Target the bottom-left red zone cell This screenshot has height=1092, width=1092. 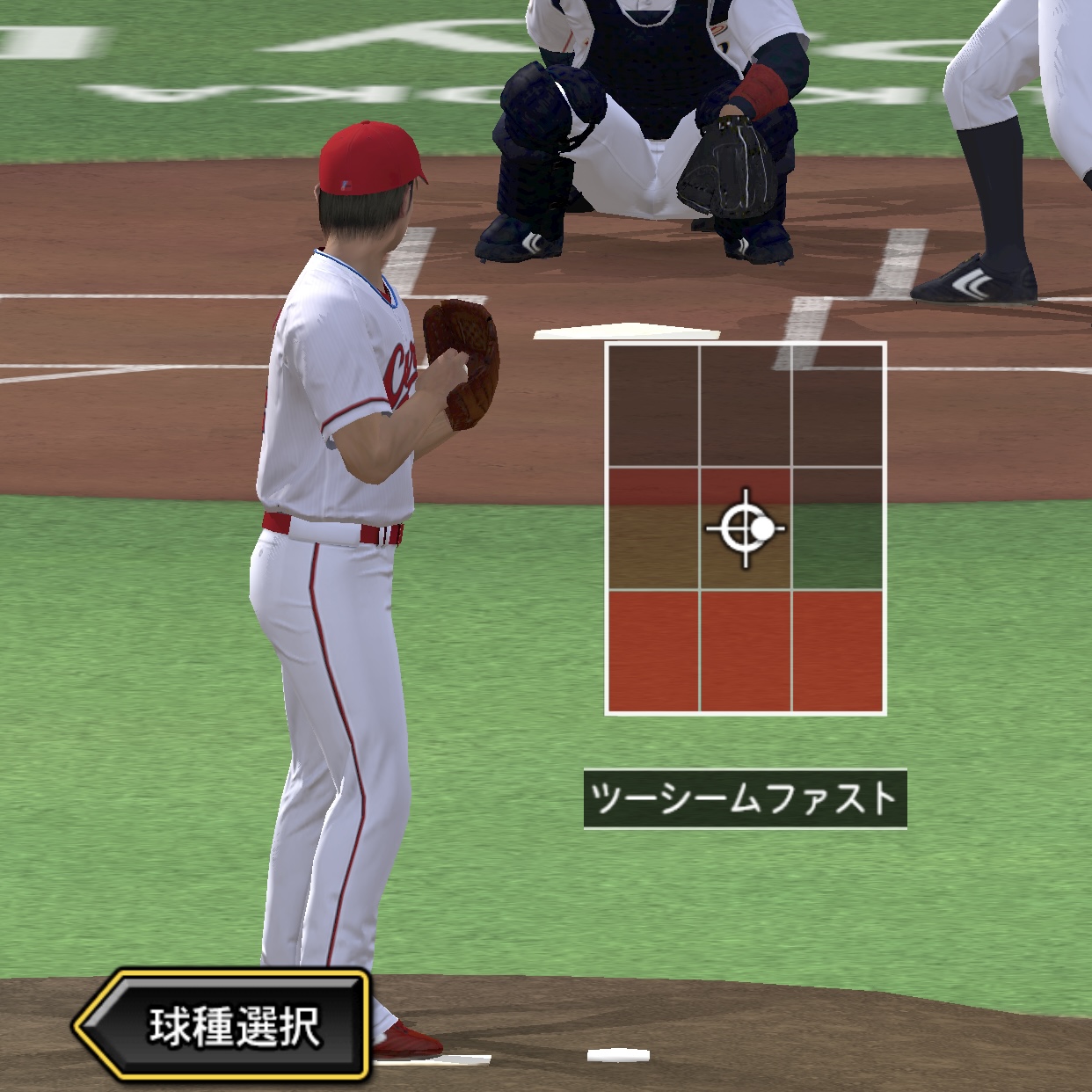pyautogui.click(x=653, y=651)
